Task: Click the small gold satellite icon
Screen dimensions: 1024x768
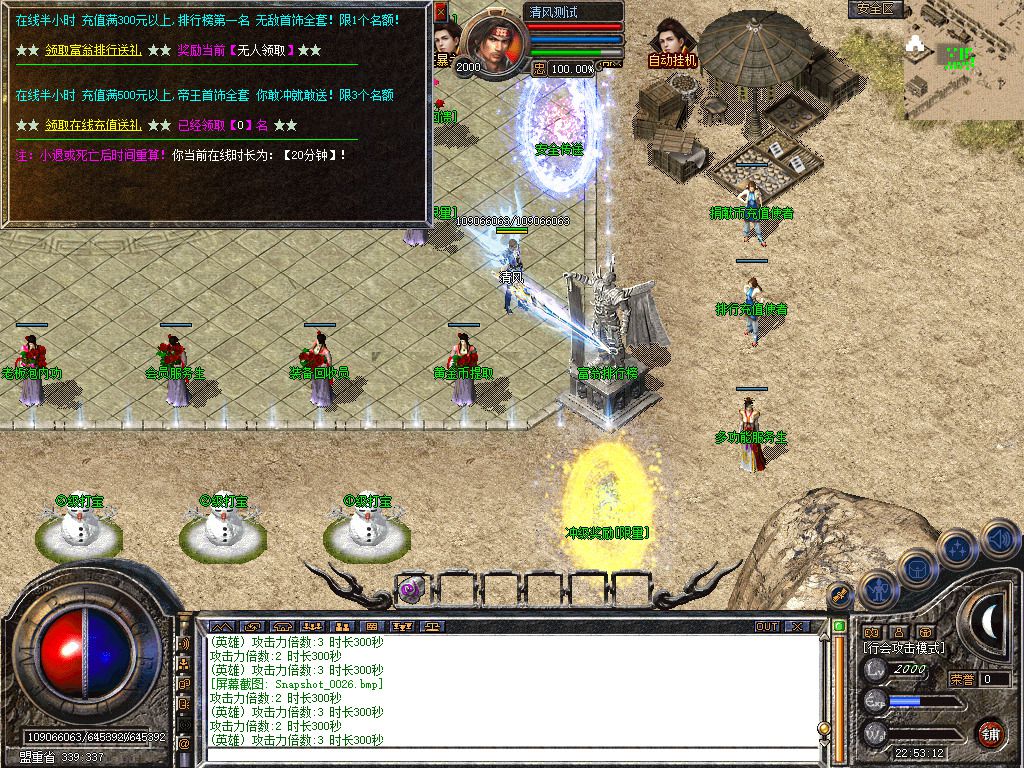Action: pos(841,594)
